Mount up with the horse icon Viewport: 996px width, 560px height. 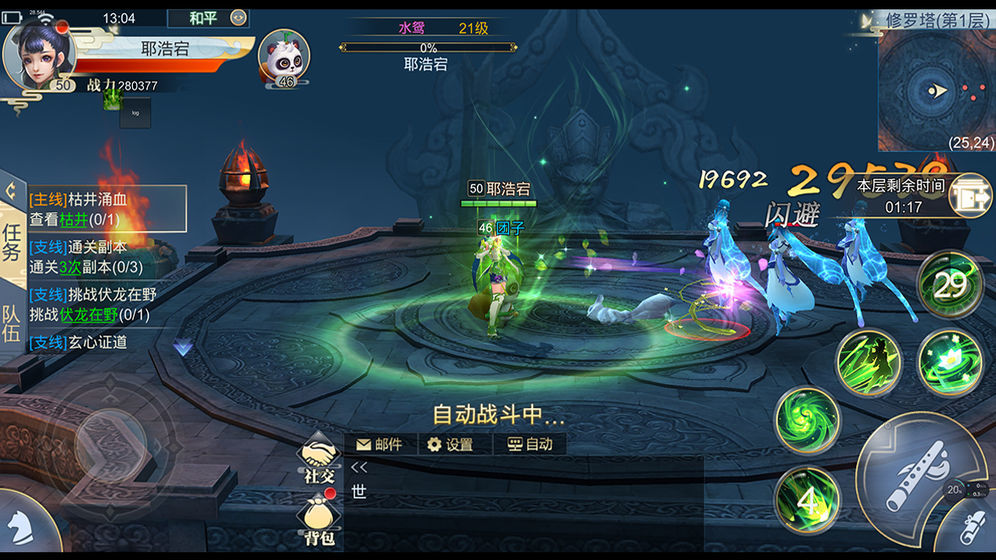pyautogui.click(x=22, y=524)
